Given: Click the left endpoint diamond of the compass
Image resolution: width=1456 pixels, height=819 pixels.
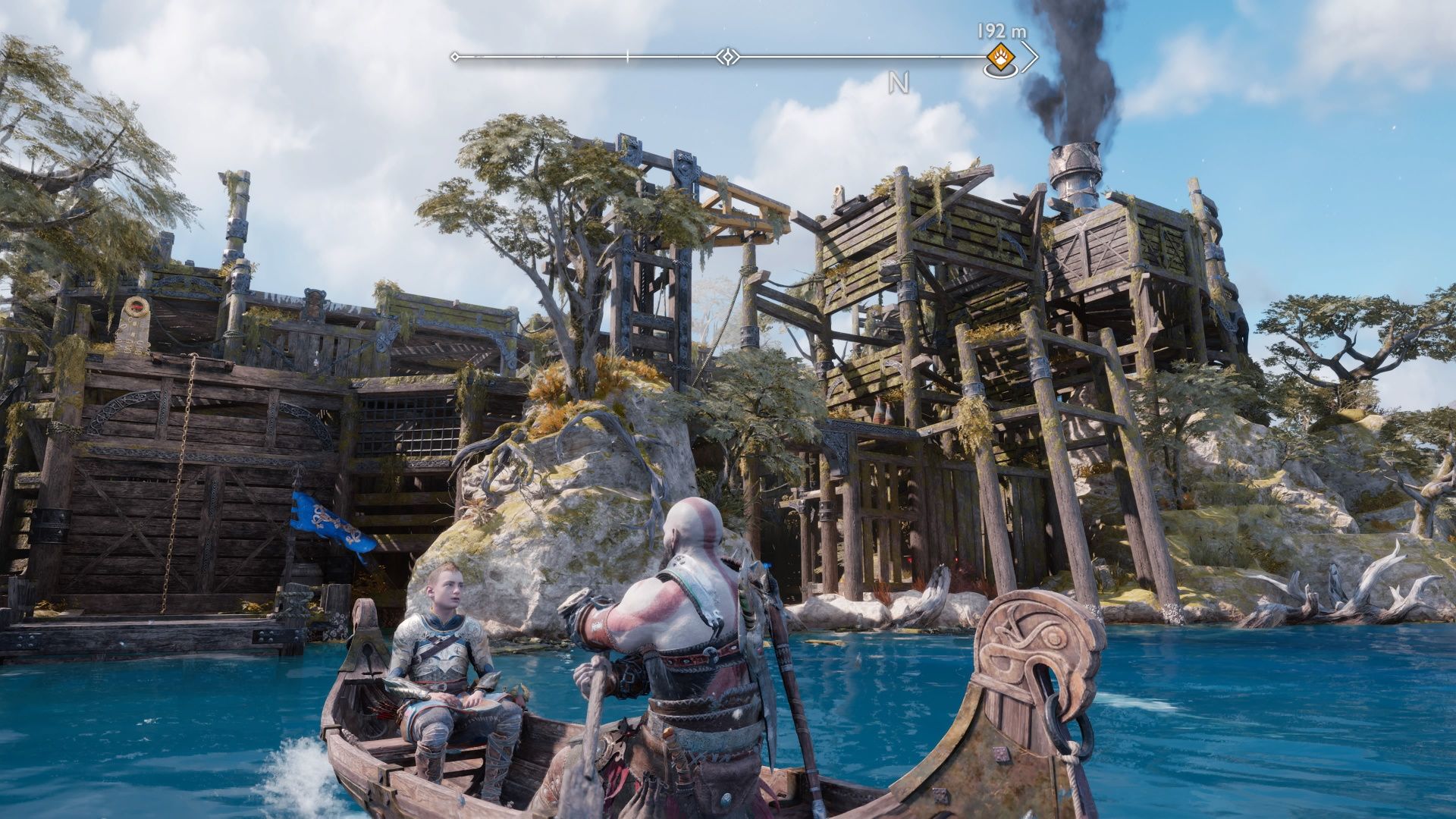Looking at the screenshot, I should click(454, 55).
